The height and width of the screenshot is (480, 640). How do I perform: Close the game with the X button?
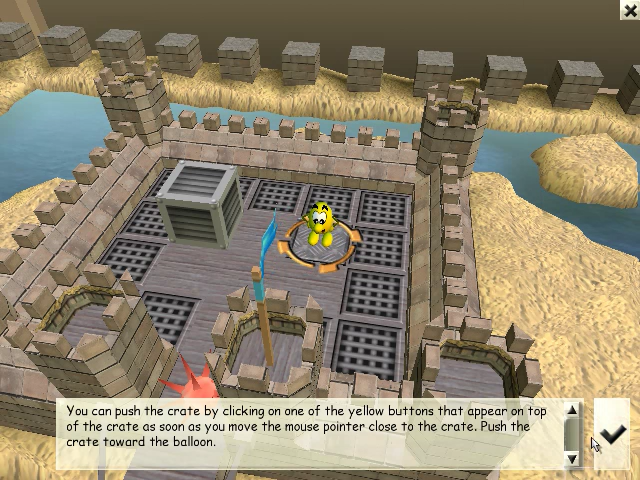click(629, 9)
